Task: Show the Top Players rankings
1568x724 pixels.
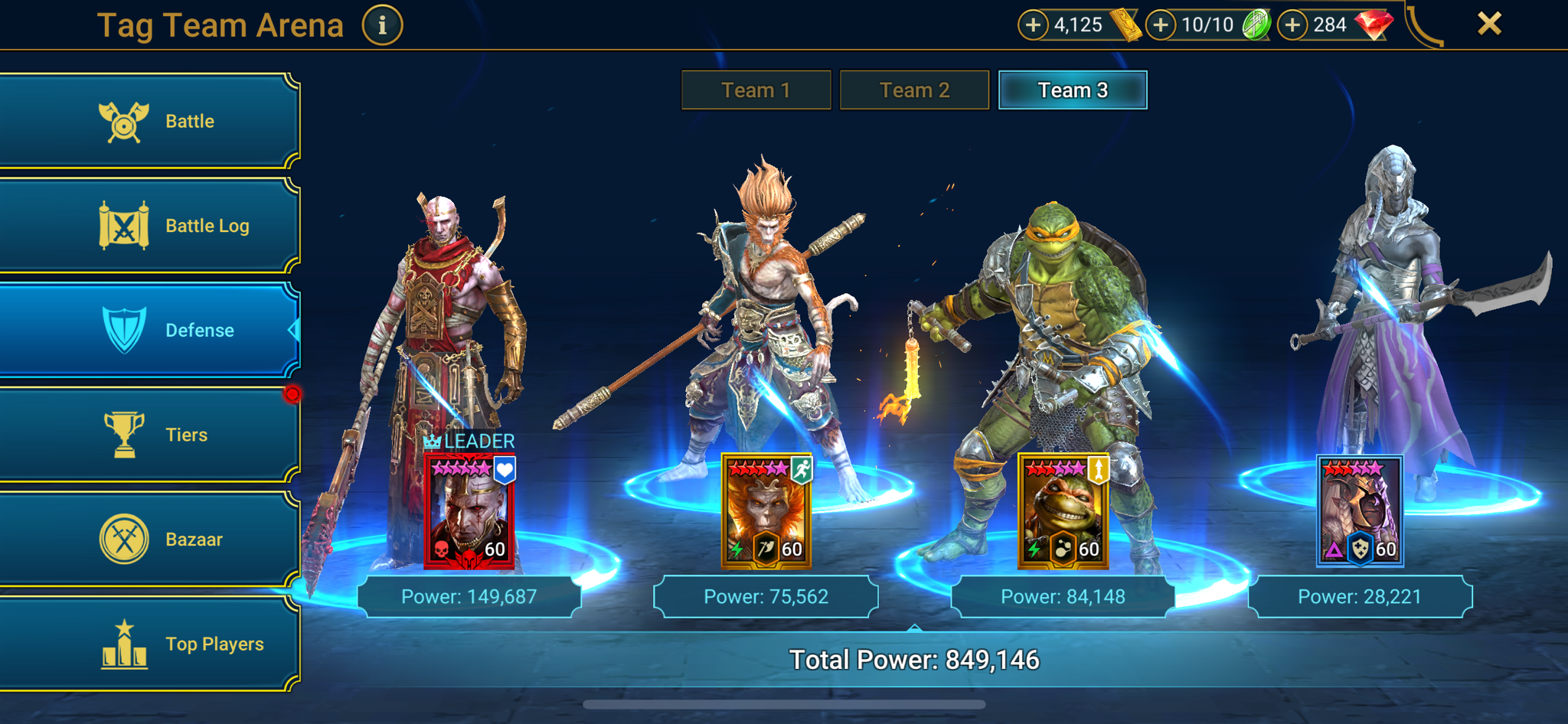Action: pos(149,644)
